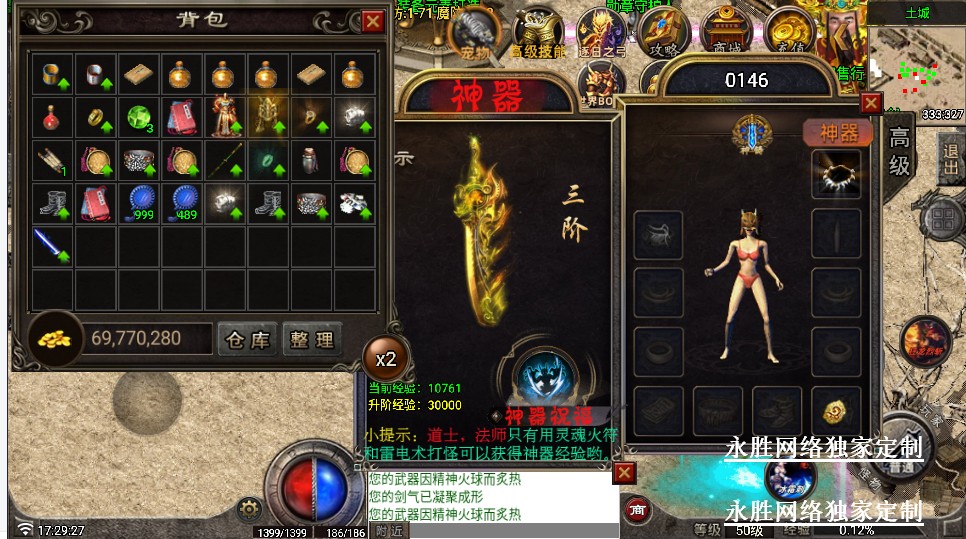Image resolution: width=966 pixels, height=539 pixels.
Task: Open the 高级技能 advanced skills menu
Action: click(x=538, y=37)
